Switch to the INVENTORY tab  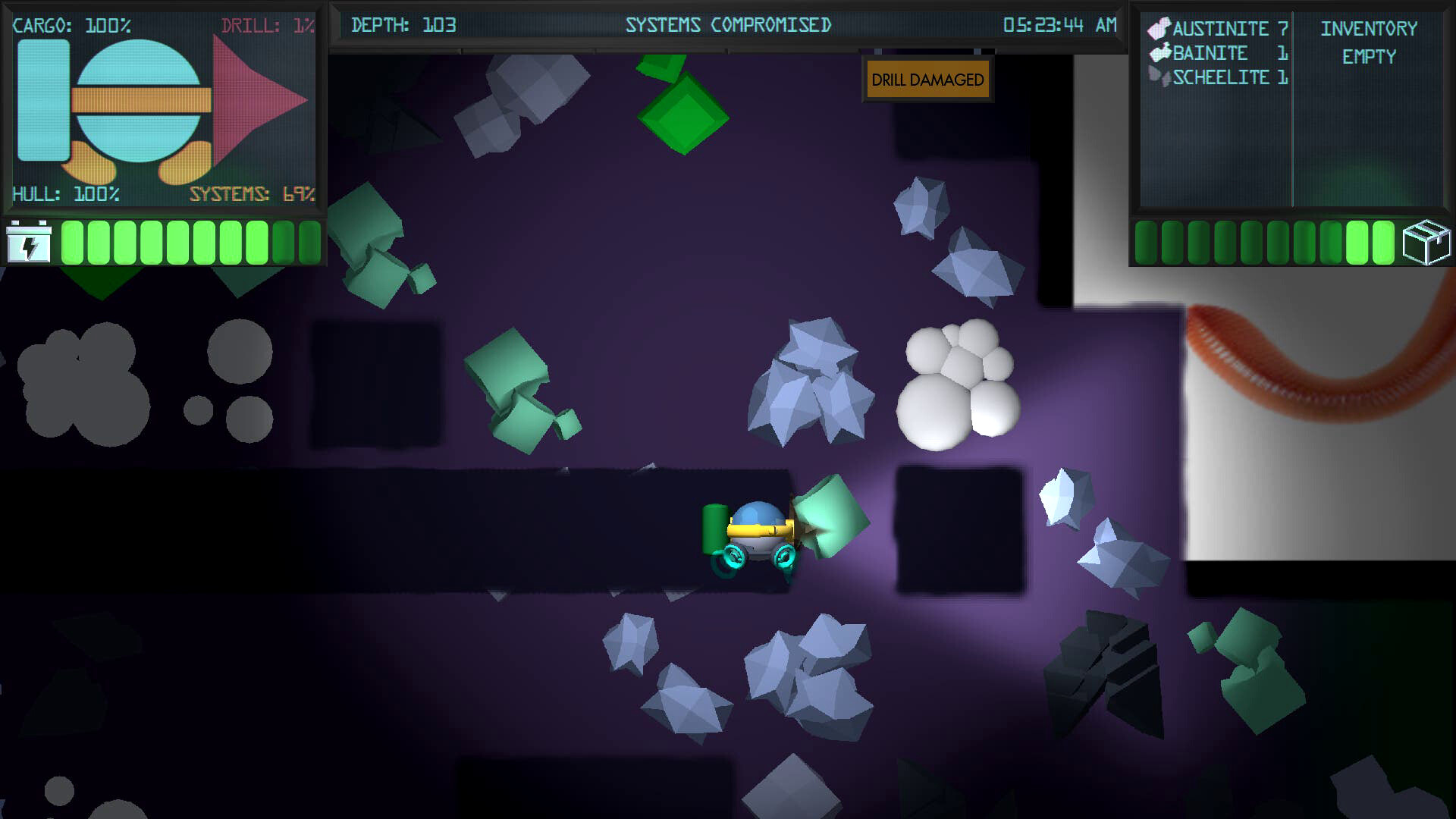[x=1369, y=29]
